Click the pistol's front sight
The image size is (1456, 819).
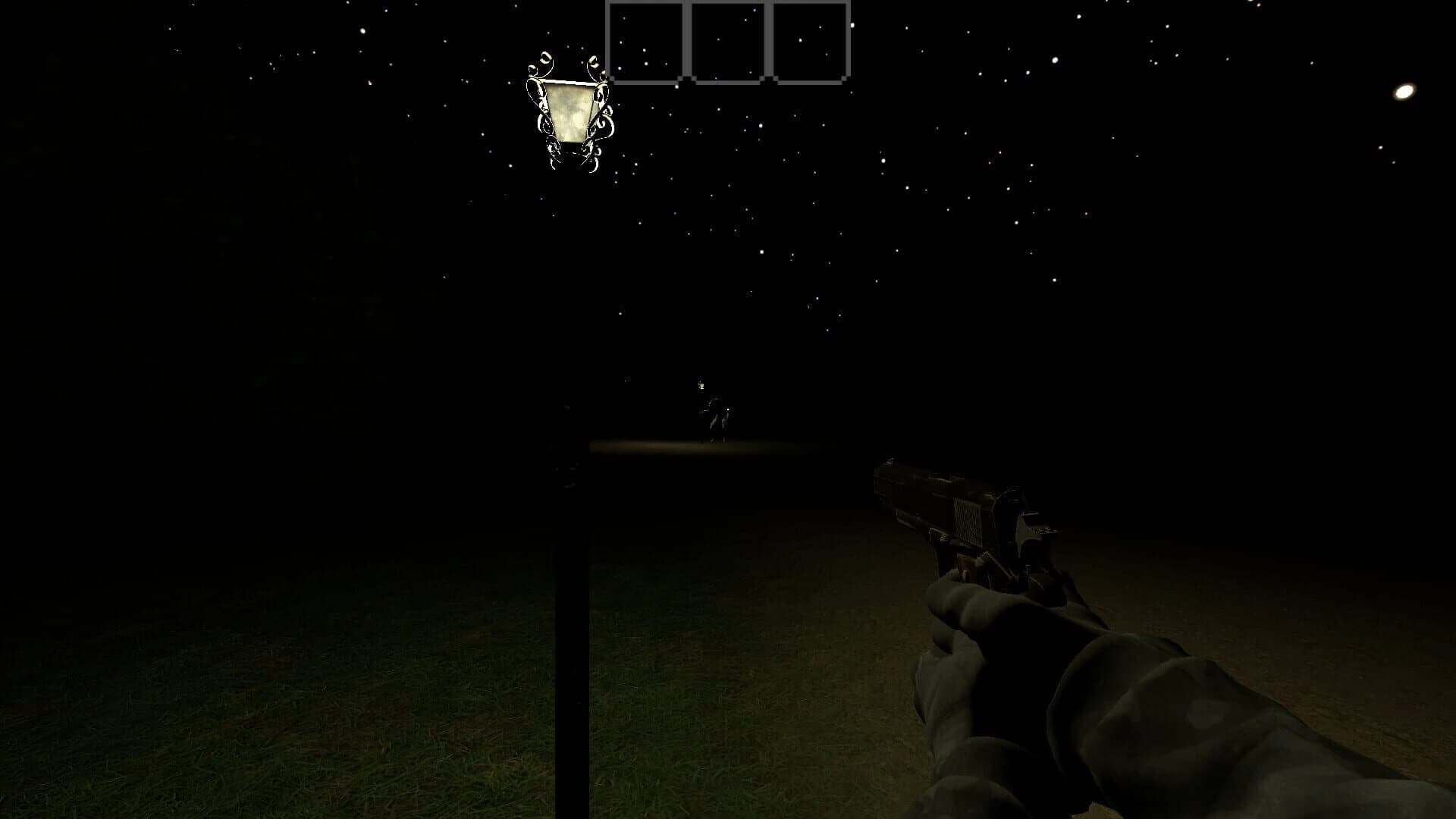[x=891, y=461]
